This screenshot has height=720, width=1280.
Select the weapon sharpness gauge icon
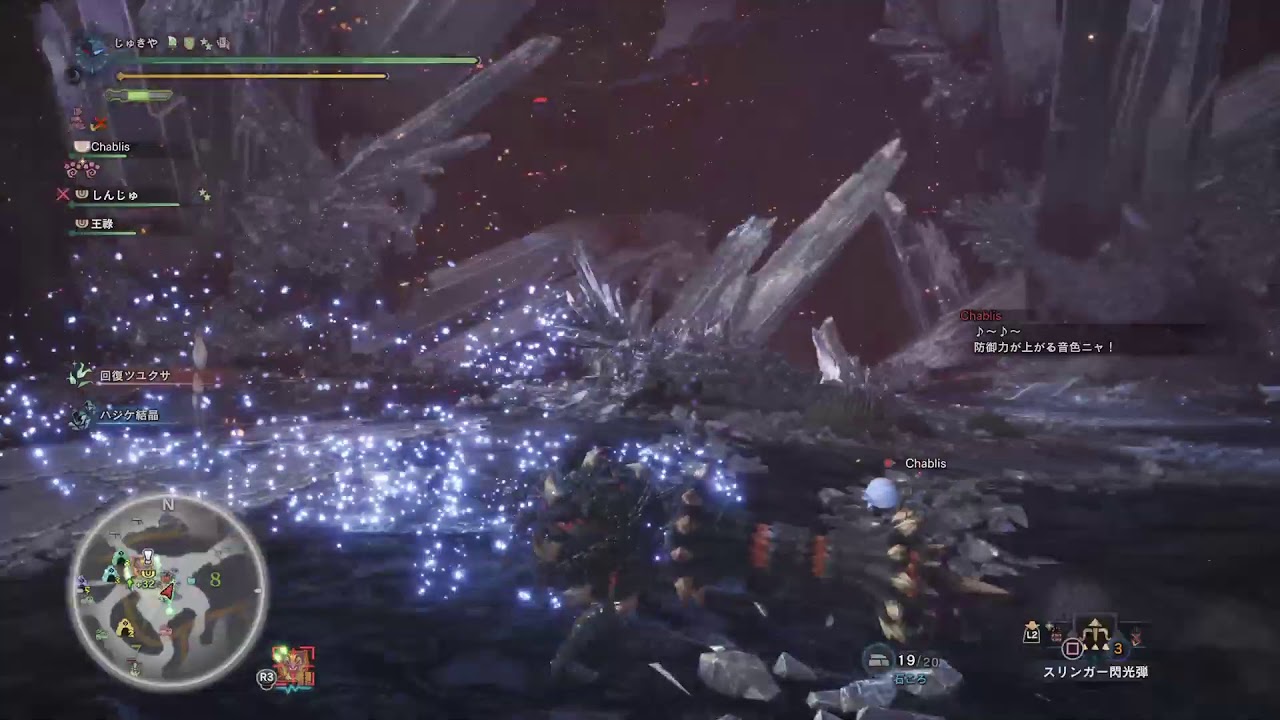(x=138, y=94)
